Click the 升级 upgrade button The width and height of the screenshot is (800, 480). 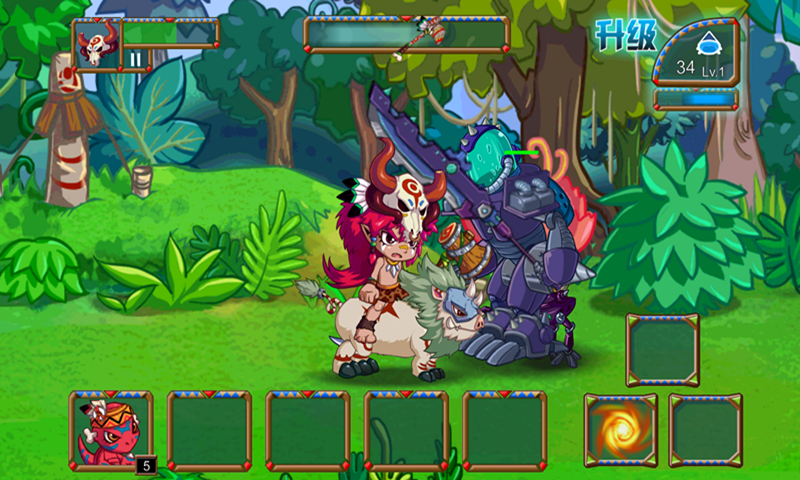click(625, 36)
